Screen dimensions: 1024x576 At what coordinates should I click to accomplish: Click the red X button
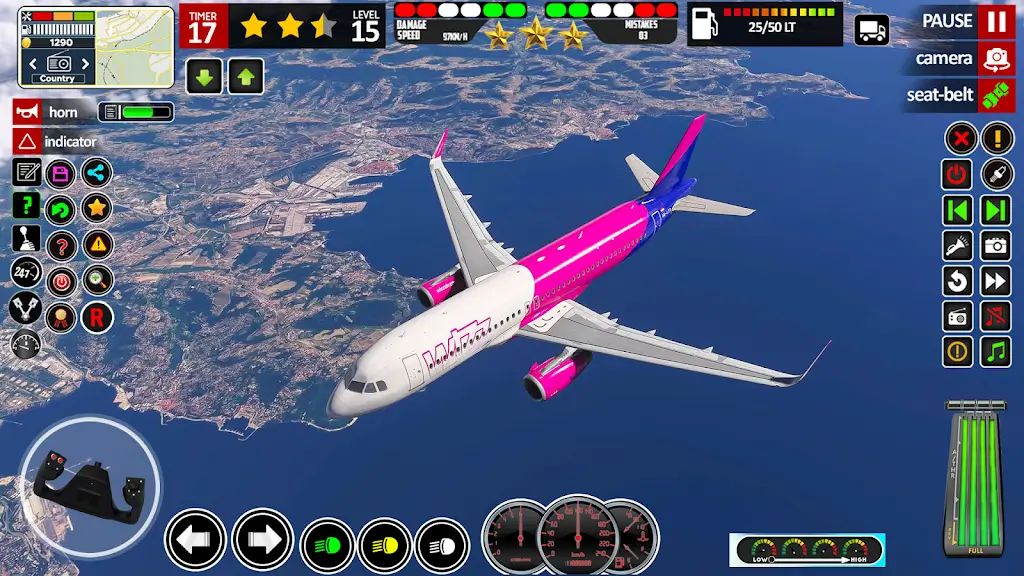(x=960, y=138)
